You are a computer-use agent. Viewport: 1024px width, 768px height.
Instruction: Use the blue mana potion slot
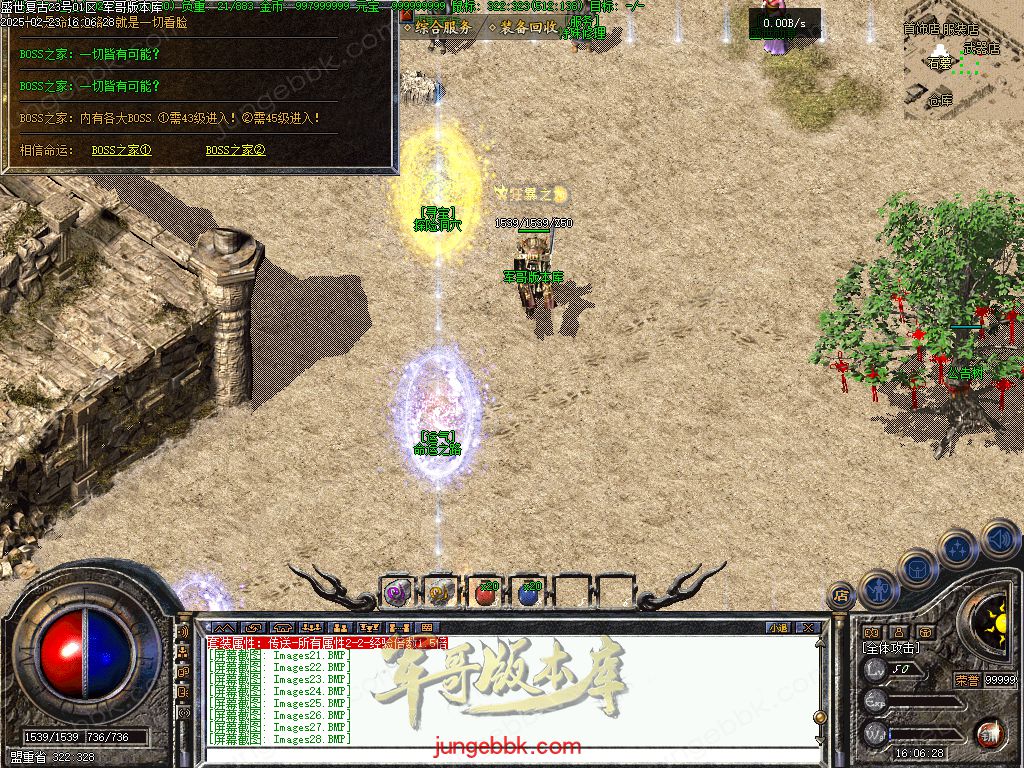point(529,593)
